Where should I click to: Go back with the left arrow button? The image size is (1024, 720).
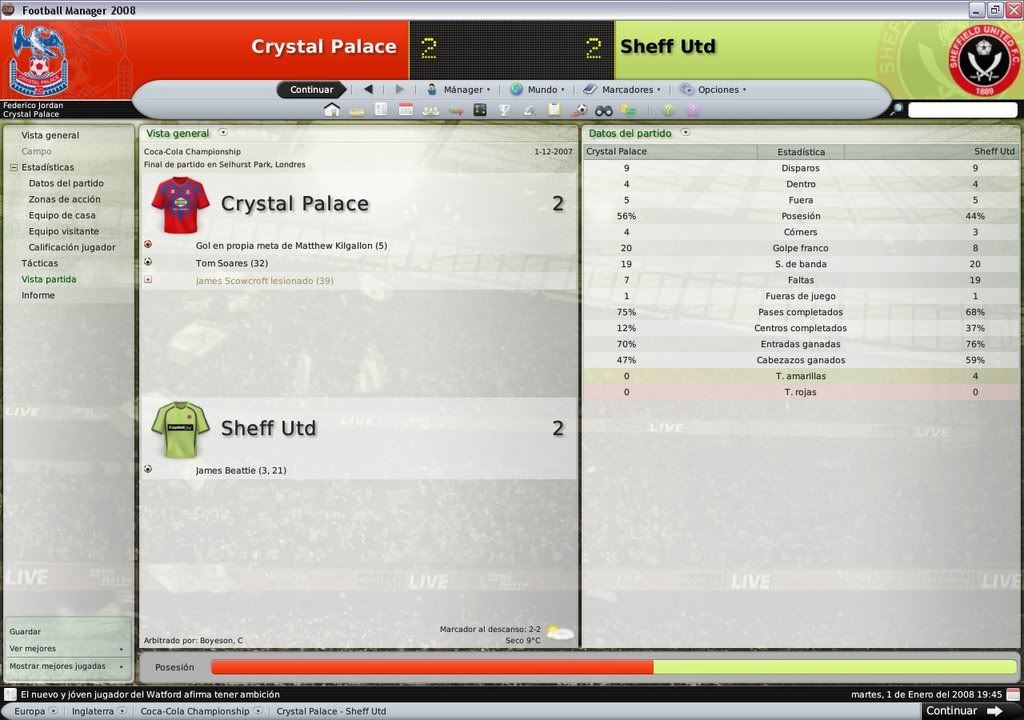coord(368,89)
